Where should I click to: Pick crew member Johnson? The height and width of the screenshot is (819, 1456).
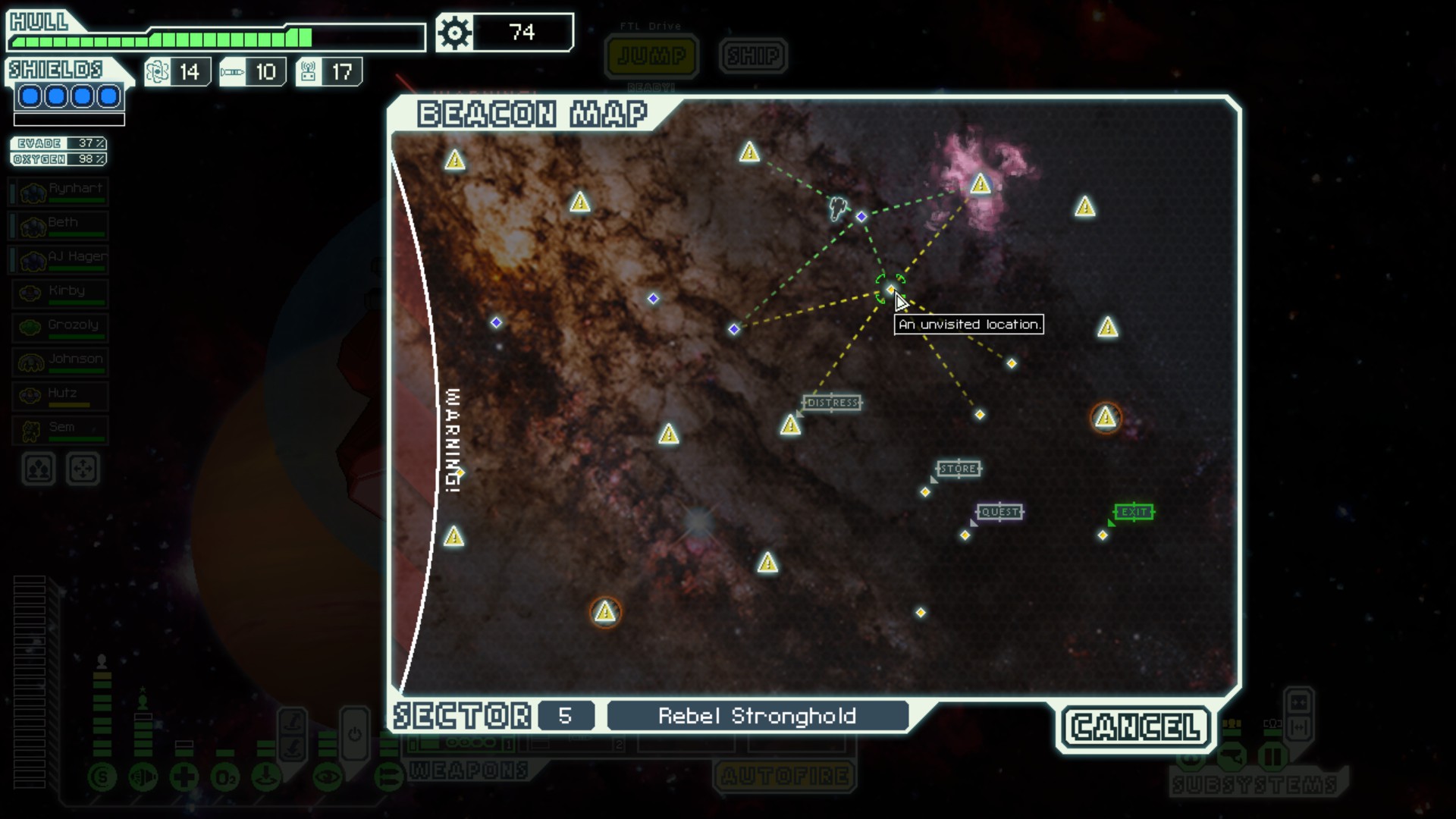pyautogui.click(x=59, y=363)
